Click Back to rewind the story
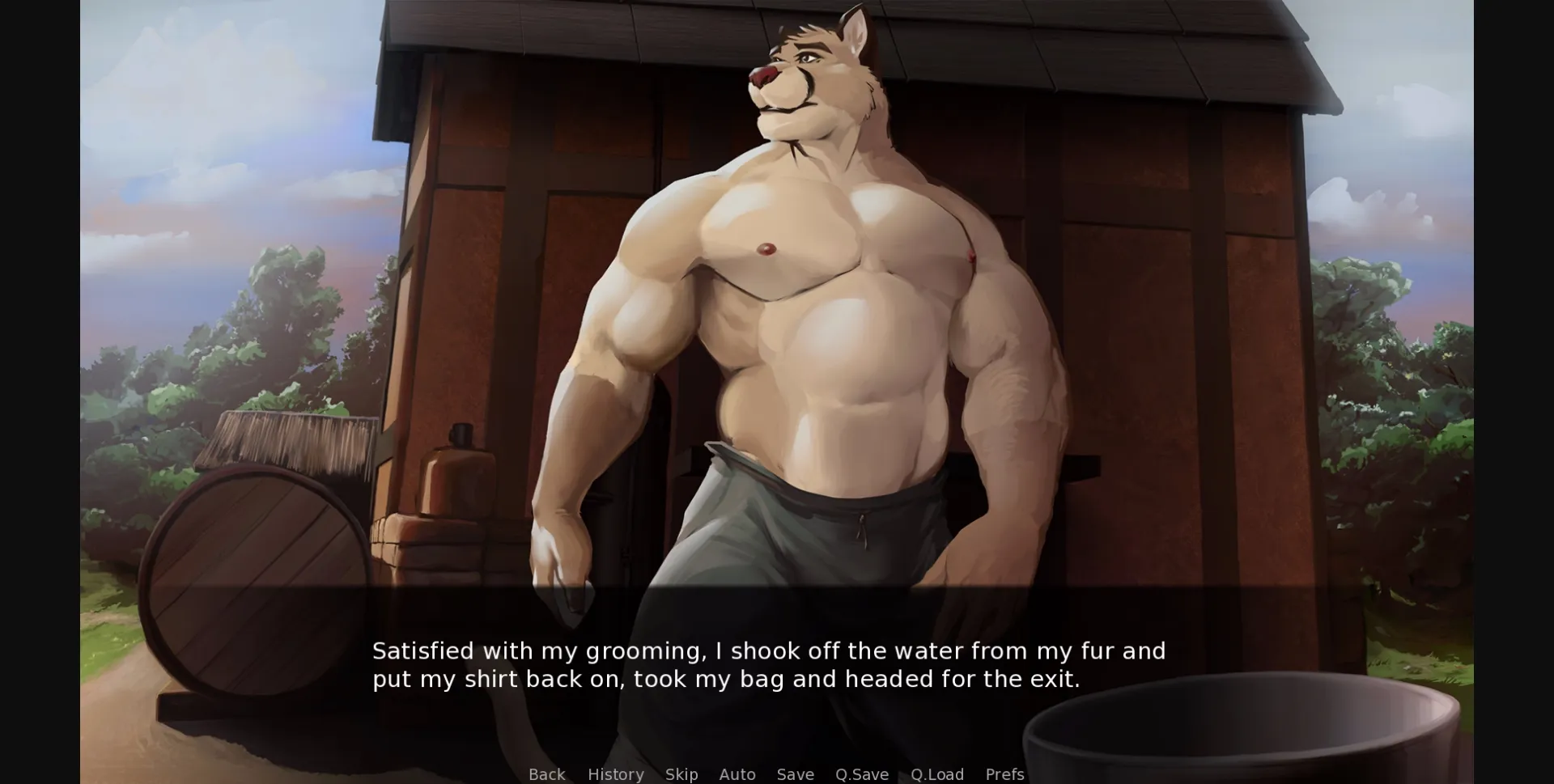This screenshot has width=1554, height=784. (547, 774)
